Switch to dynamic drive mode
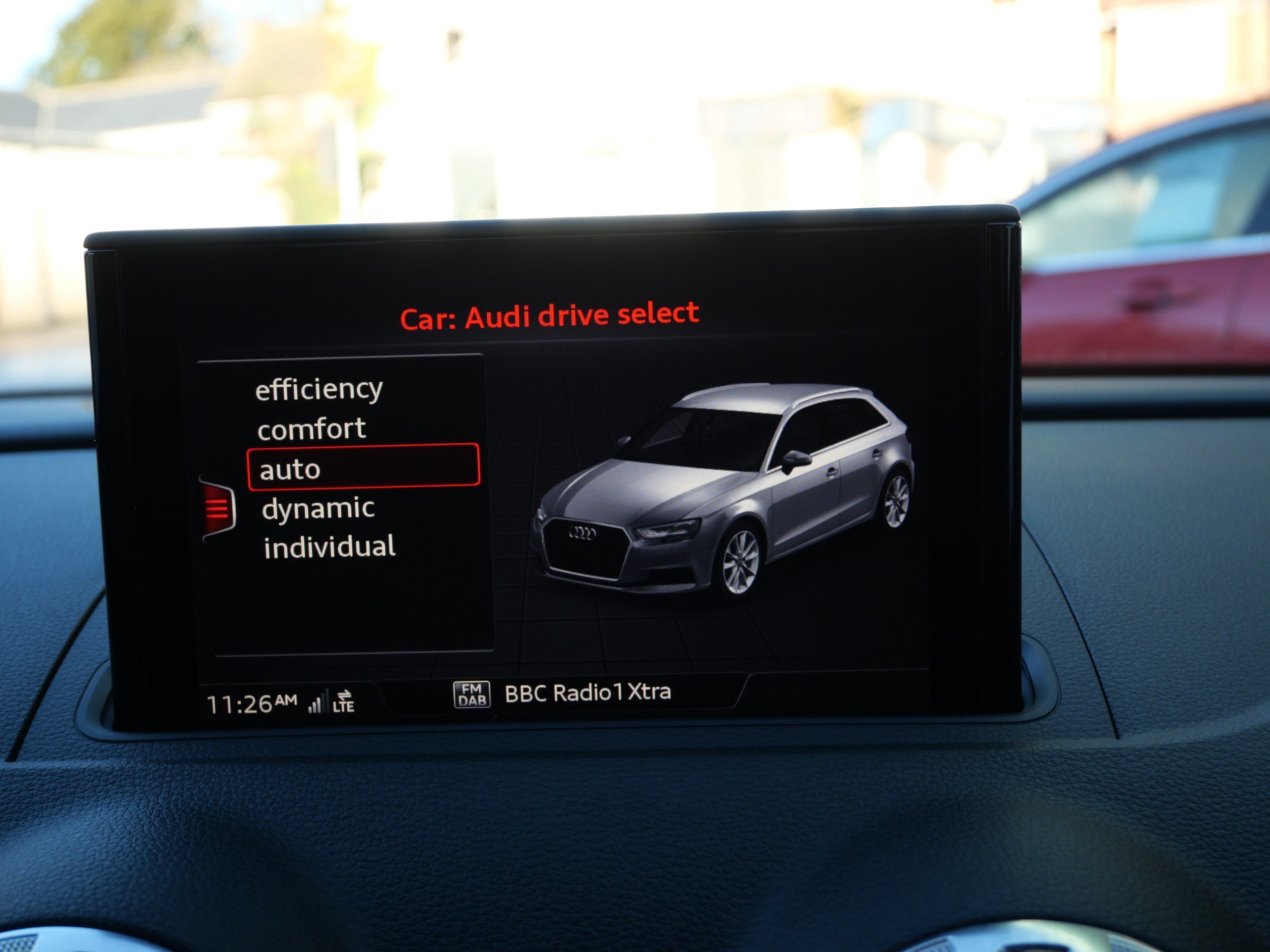Image resolution: width=1270 pixels, height=952 pixels. [318, 508]
